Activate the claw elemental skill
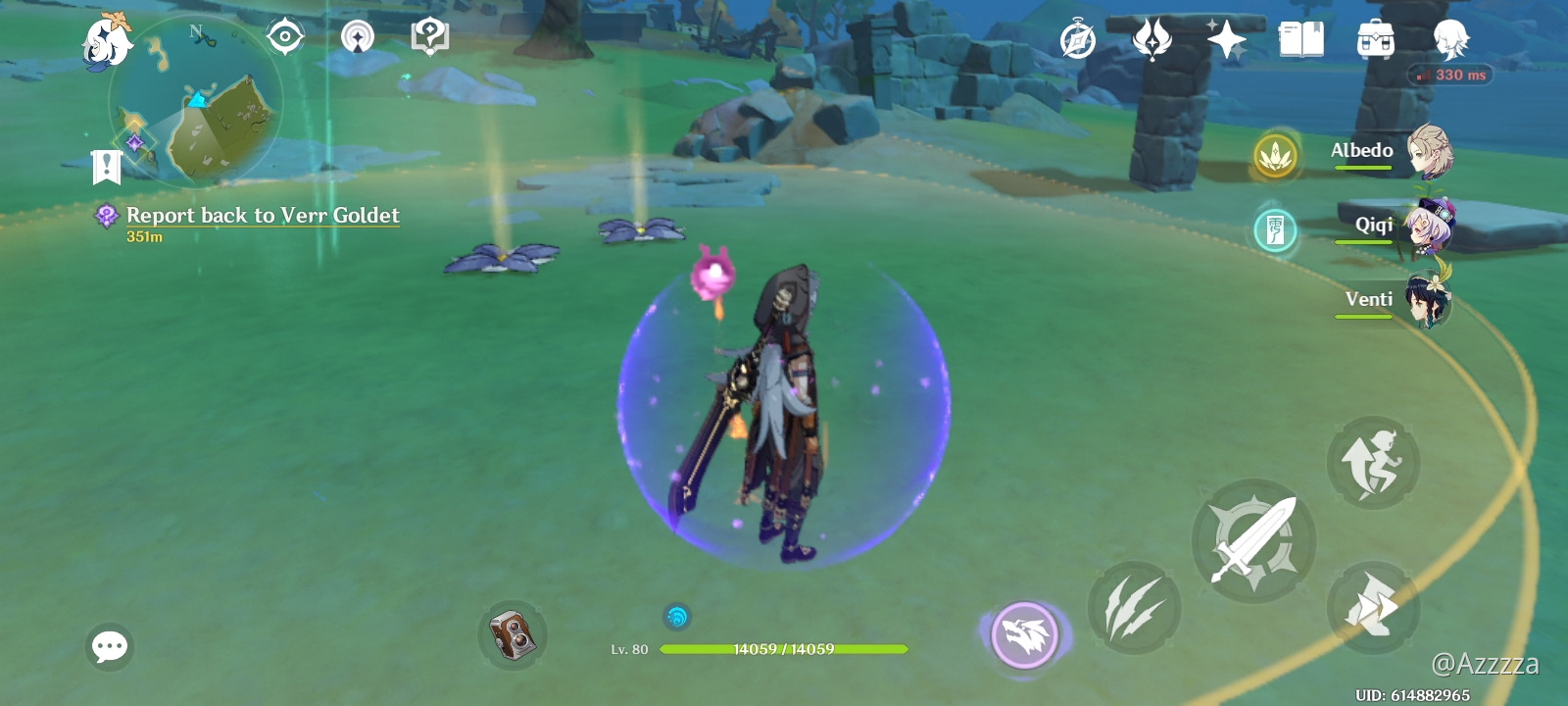Image resolution: width=1568 pixels, height=706 pixels. pyautogui.click(x=1134, y=608)
